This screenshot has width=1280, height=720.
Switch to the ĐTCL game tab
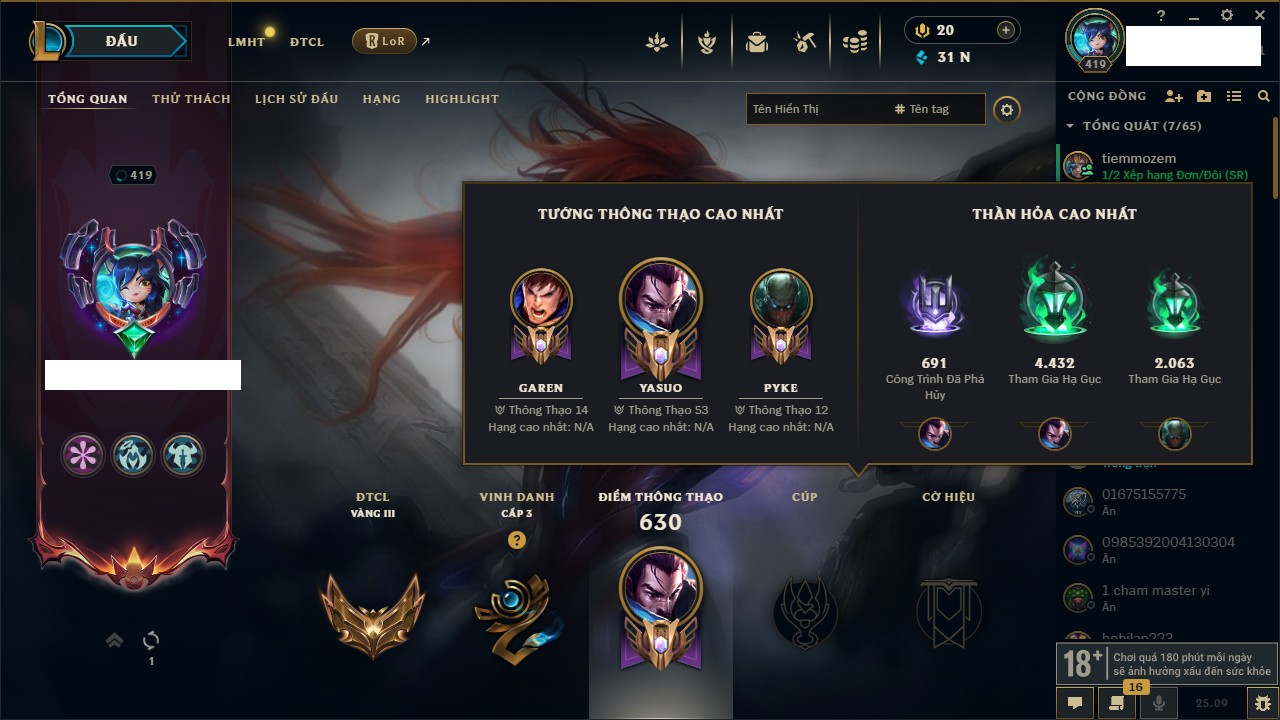tap(307, 42)
